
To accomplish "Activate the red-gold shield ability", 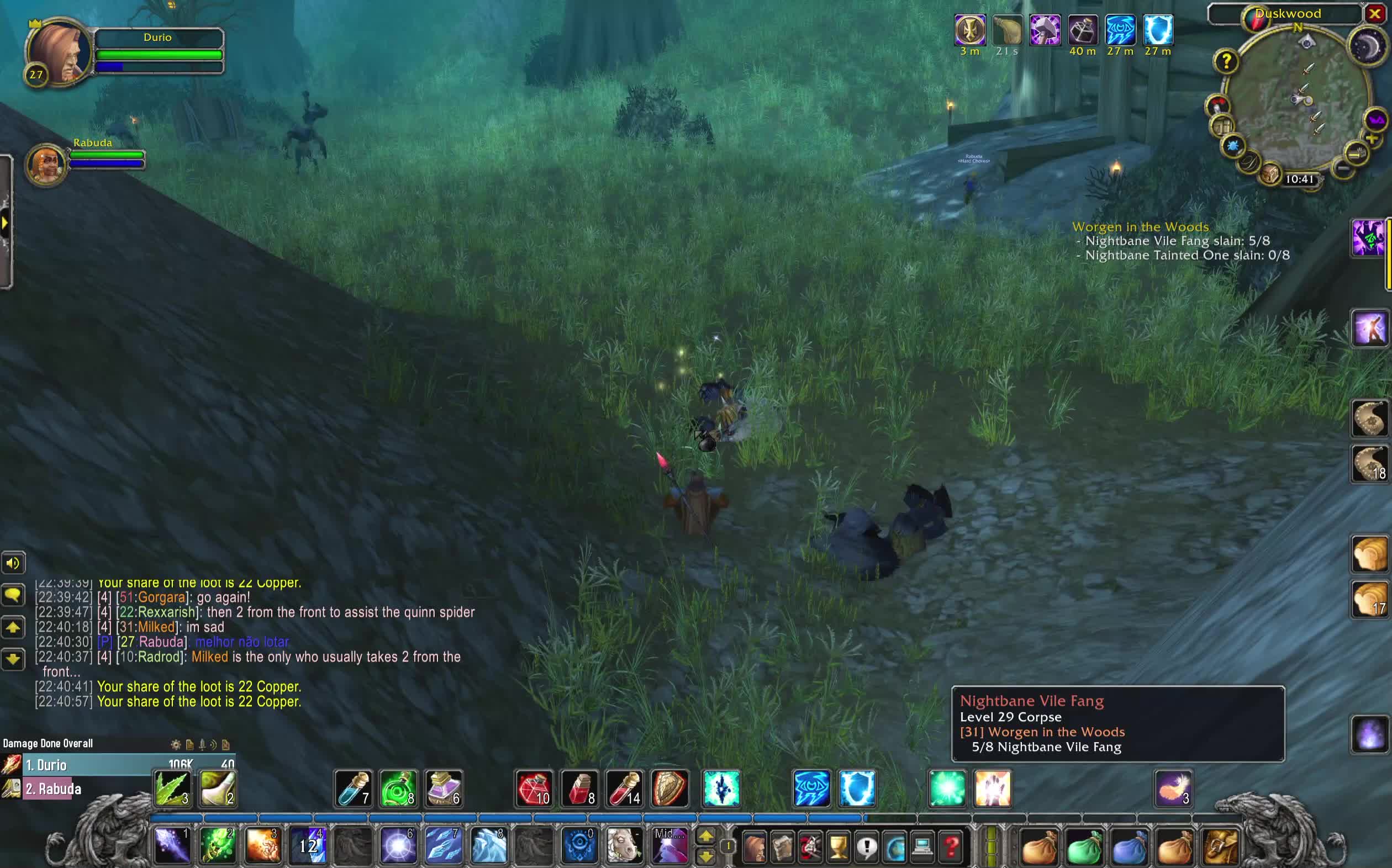I will pyautogui.click(x=669, y=788).
